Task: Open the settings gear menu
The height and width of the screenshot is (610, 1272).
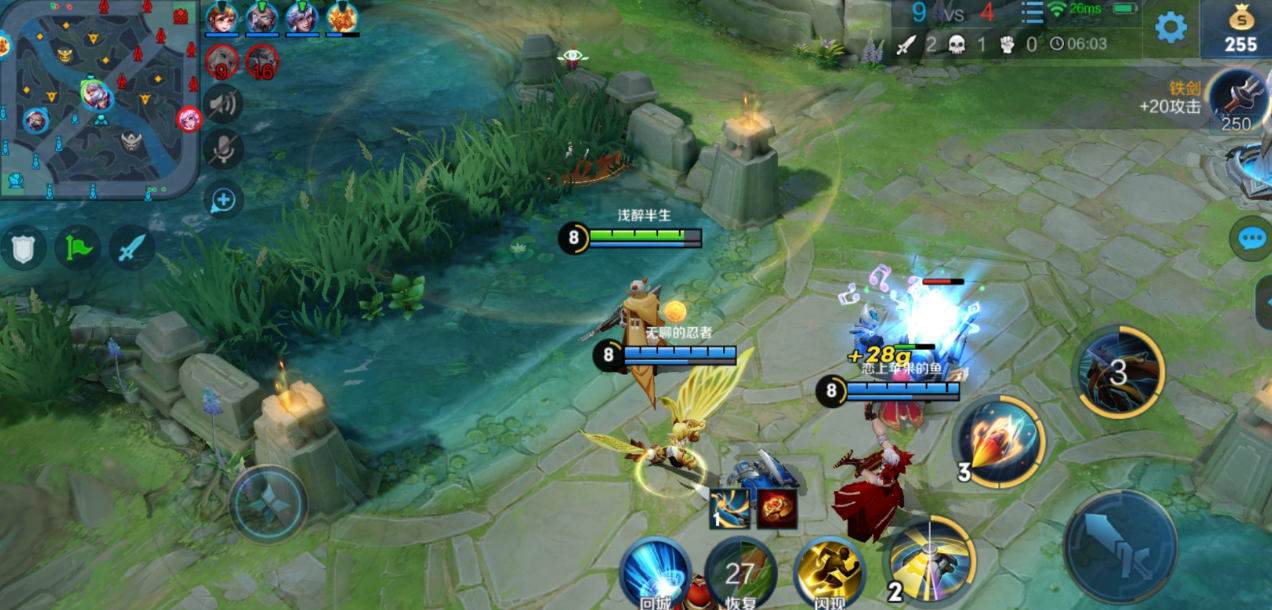Action: (1170, 27)
